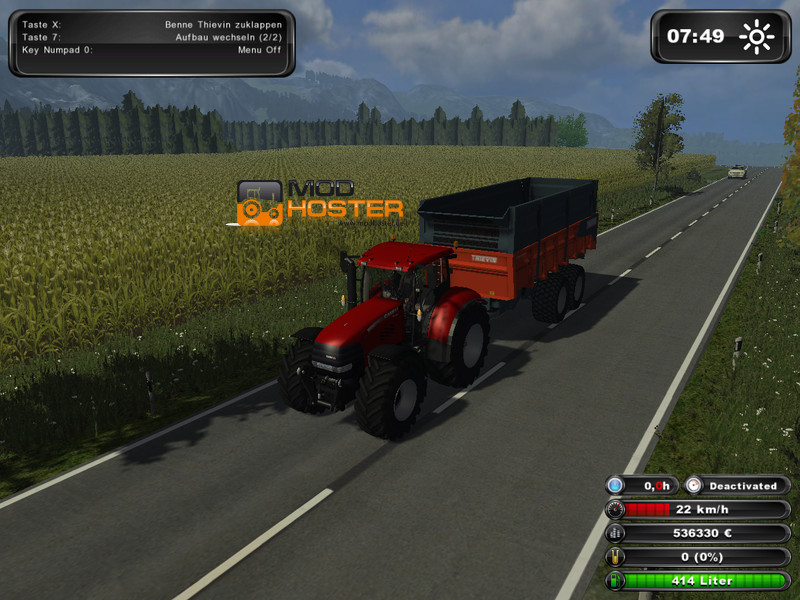800x600 pixels.
Task: Click the coin stacks money icon
Action: click(614, 533)
